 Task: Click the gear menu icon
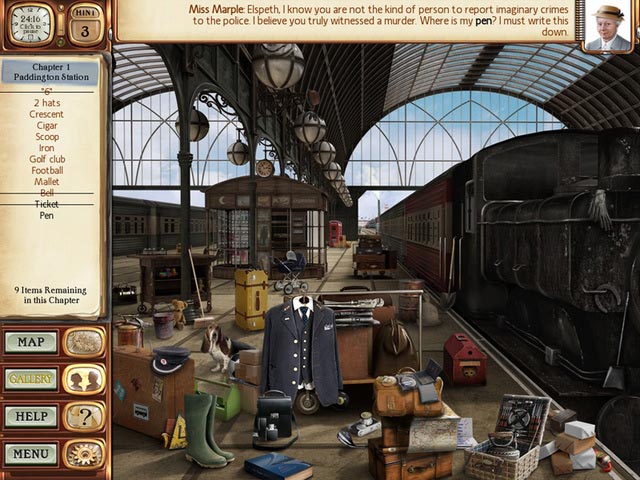pyautogui.click(x=84, y=453)
